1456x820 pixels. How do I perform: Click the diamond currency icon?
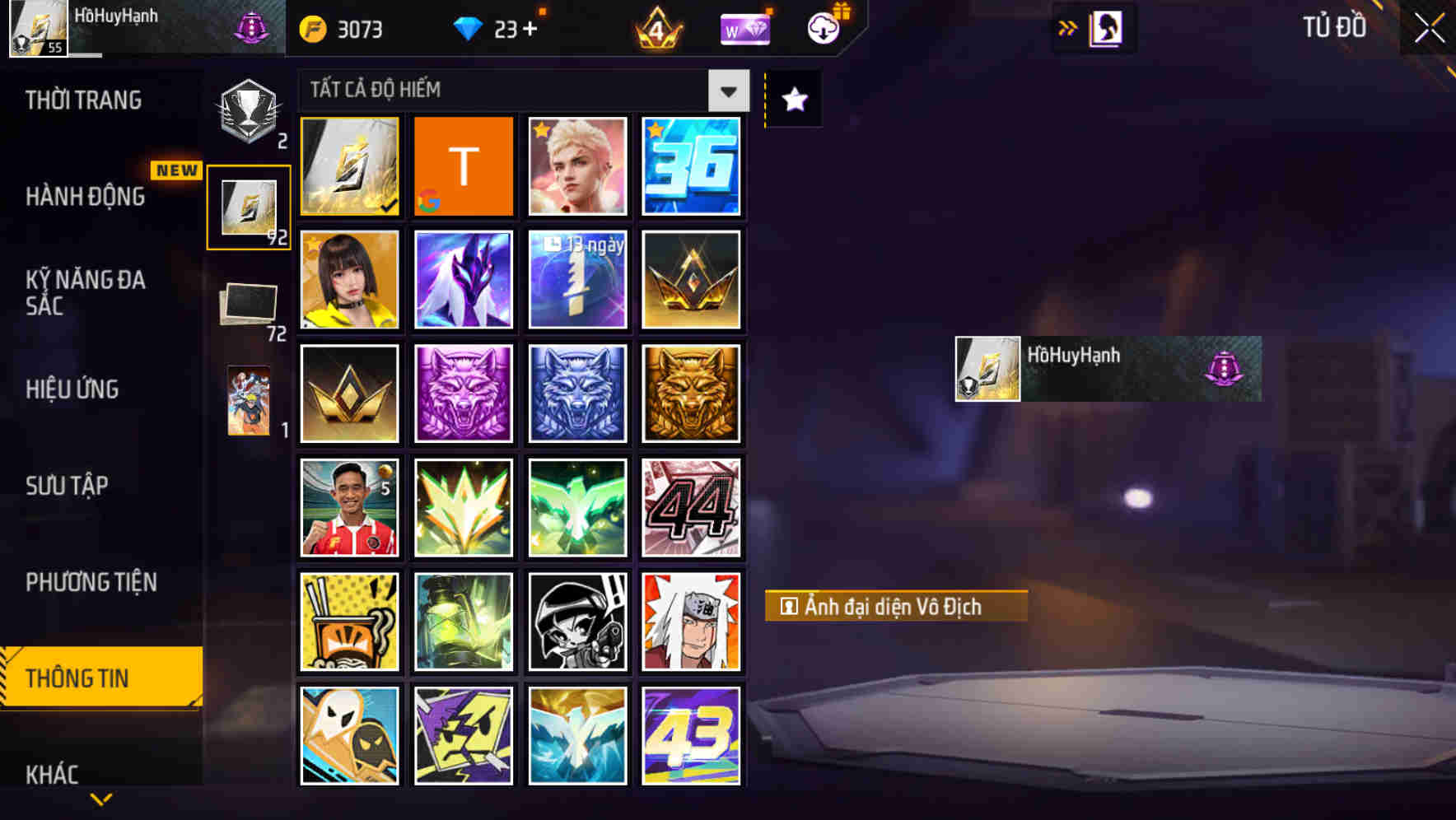(469, 27)
